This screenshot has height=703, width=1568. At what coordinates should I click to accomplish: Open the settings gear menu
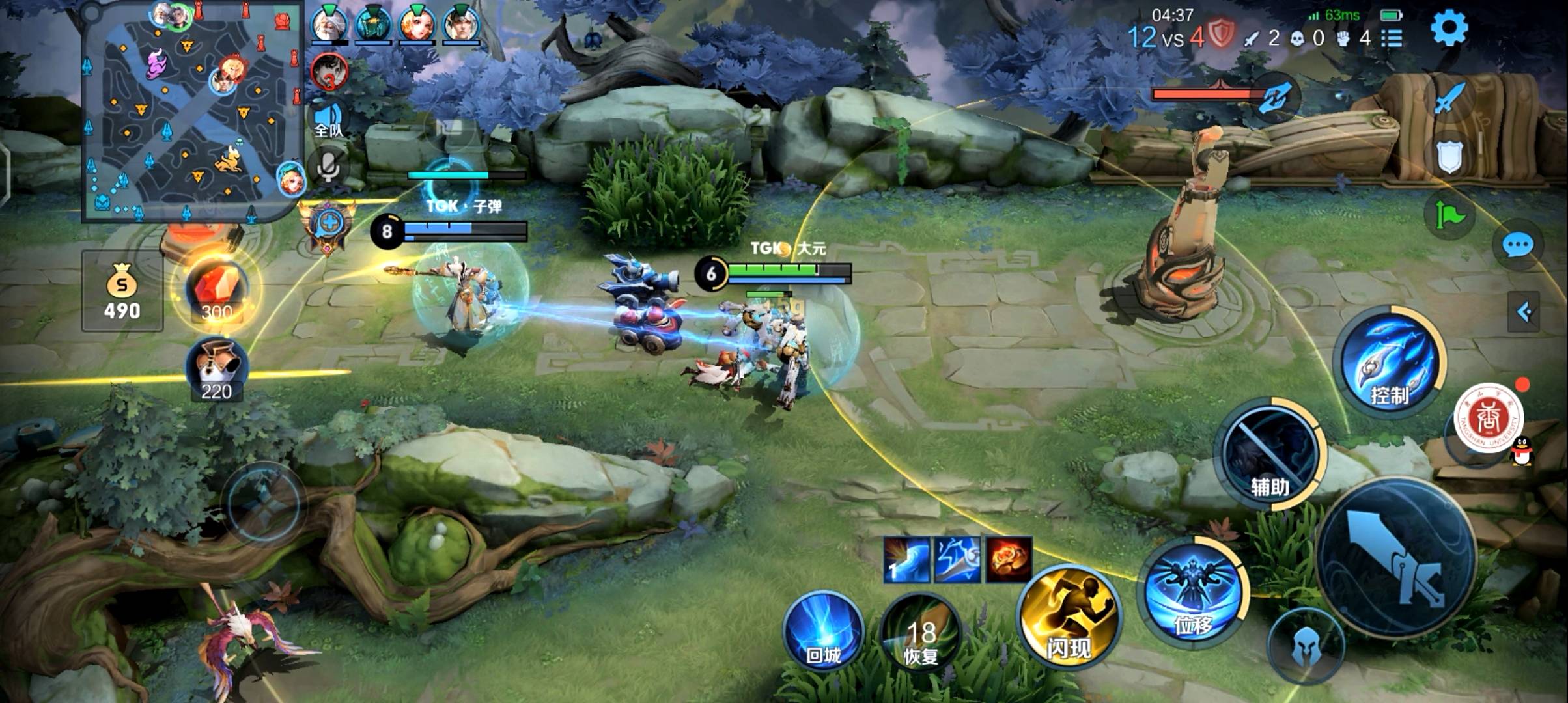pos(1449,28)
